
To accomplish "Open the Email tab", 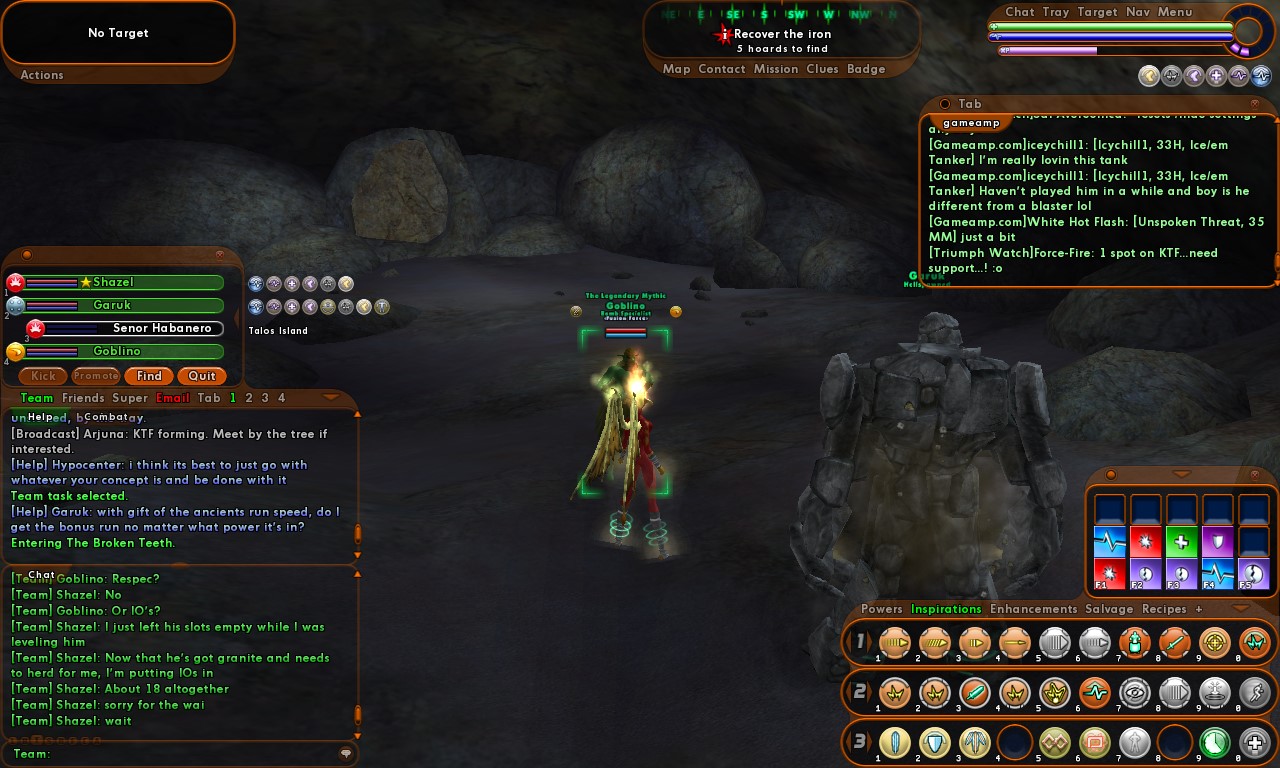I will pyautogui.click(x=172, y=398).
